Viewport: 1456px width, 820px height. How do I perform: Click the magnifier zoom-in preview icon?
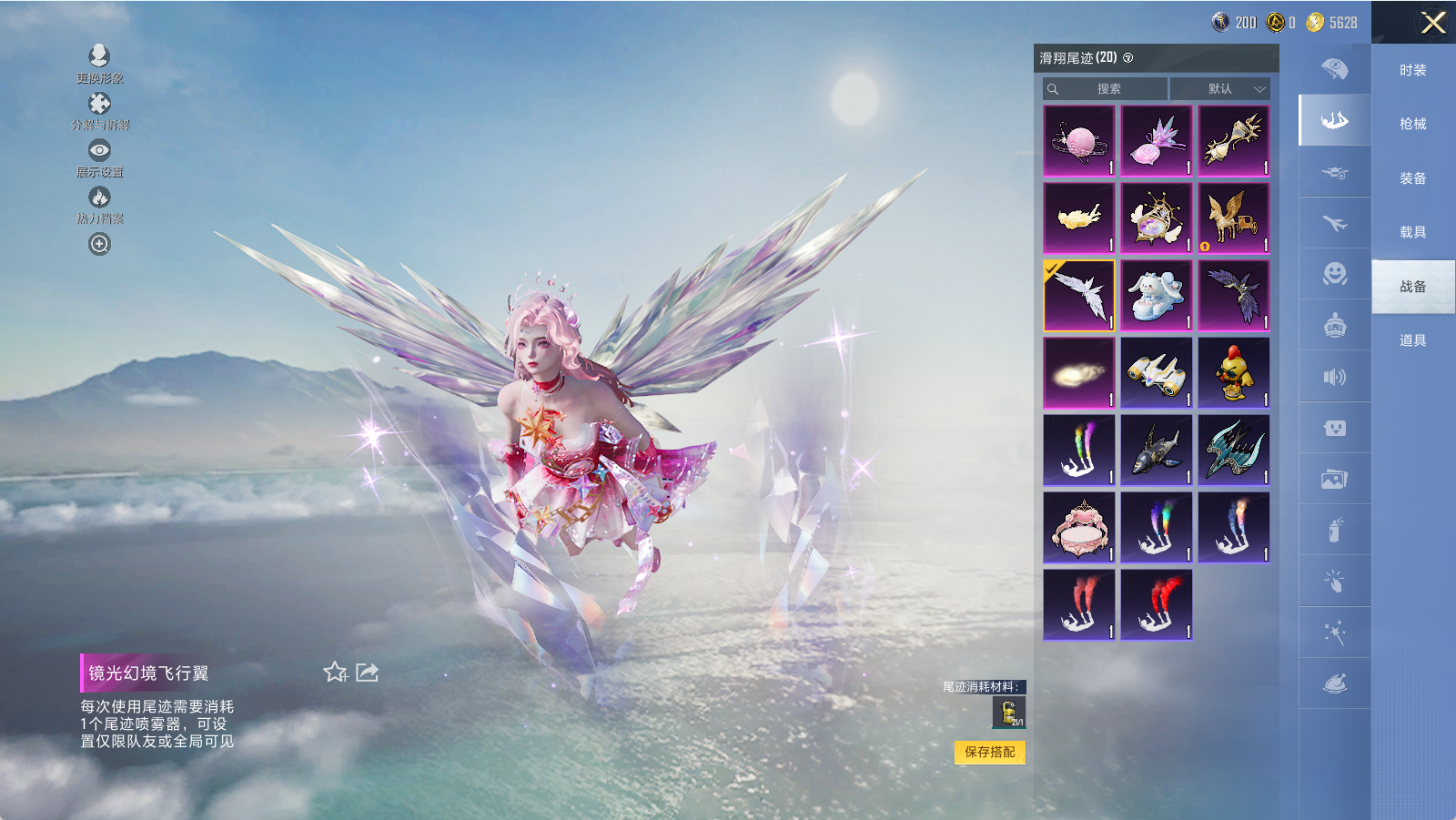click(x=99, y=244)
